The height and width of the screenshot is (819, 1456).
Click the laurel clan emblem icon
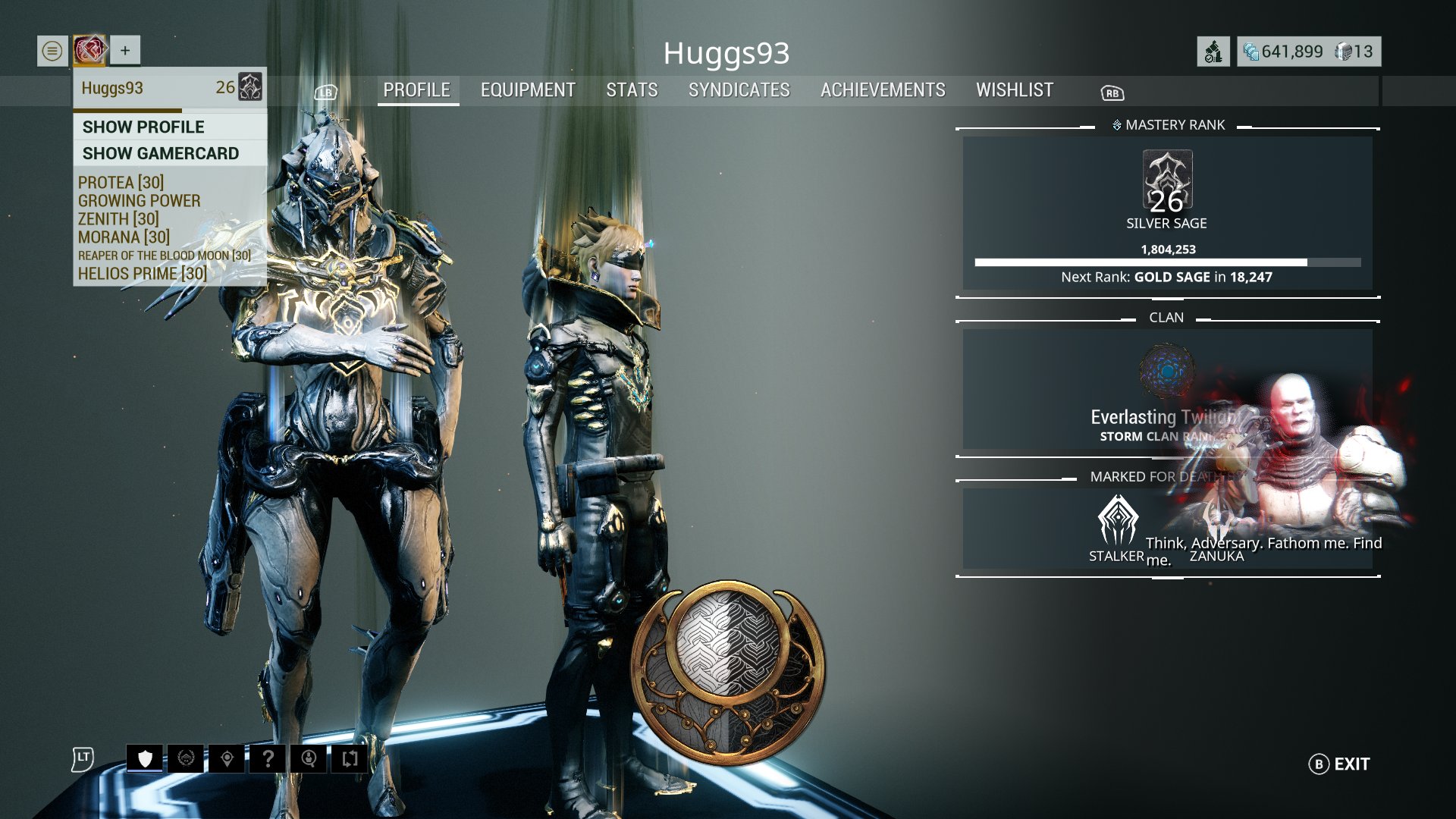click(187, 758)
